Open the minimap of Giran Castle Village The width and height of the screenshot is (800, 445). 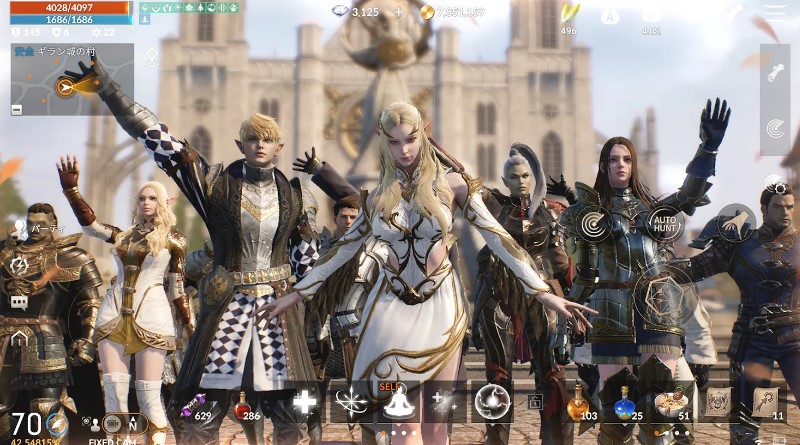pos(70,82)
